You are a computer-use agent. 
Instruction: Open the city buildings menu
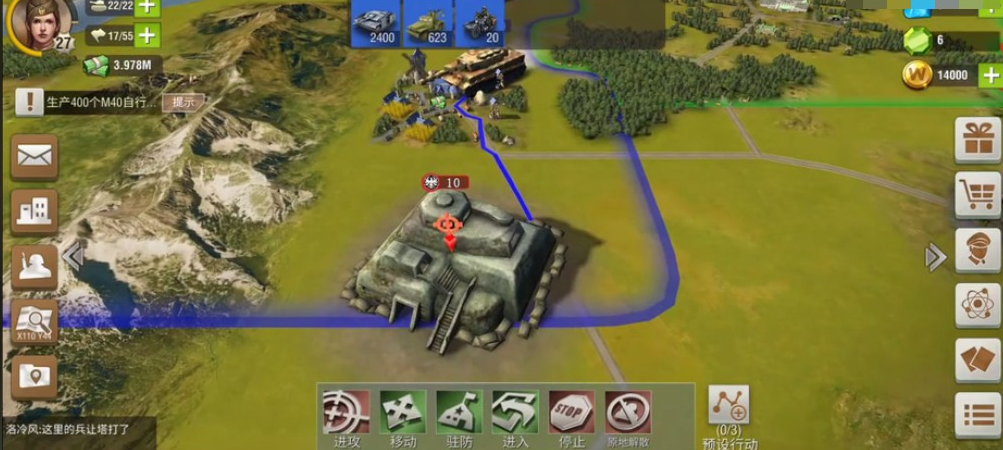[x=35, y=211]
